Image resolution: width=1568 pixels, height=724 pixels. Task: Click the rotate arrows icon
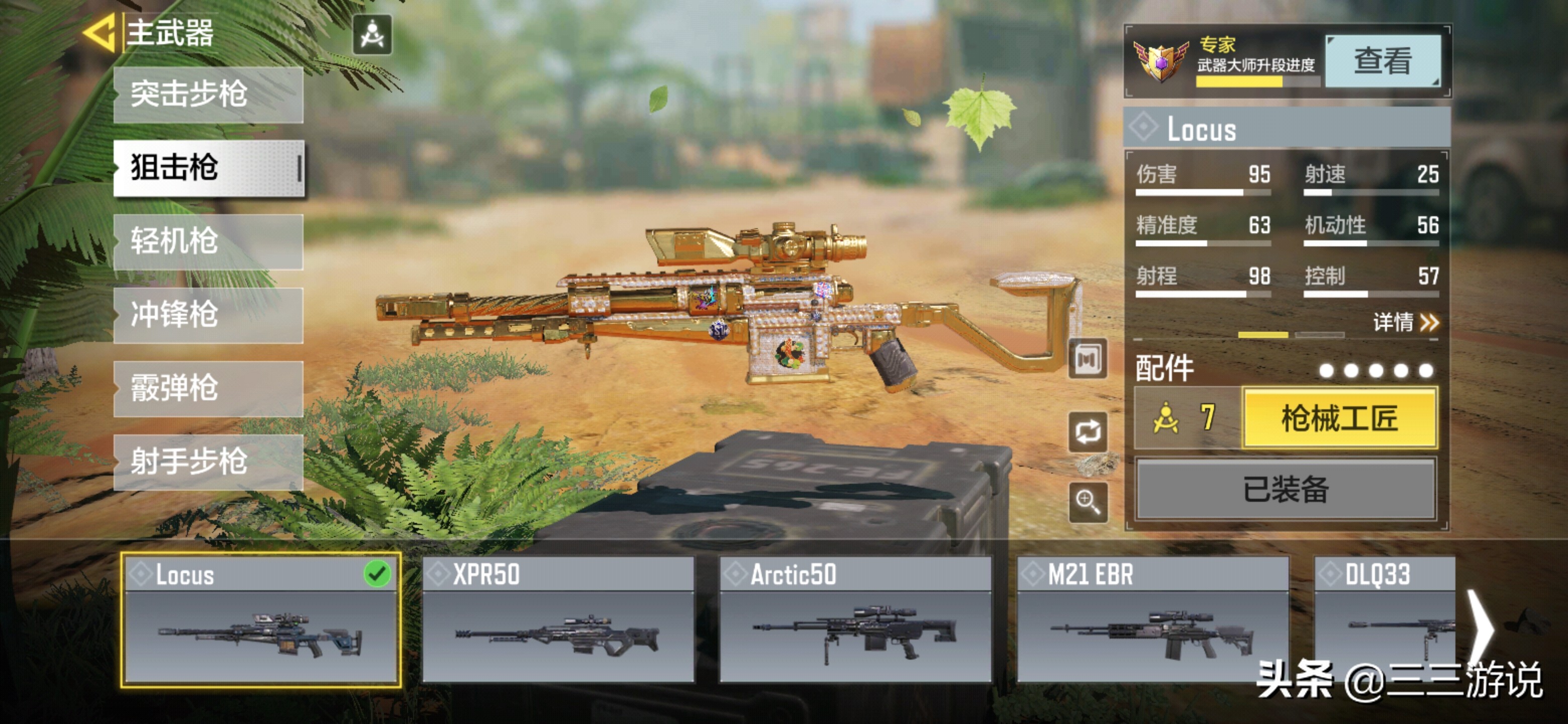pyautogui.click(x=1088, y=432)
